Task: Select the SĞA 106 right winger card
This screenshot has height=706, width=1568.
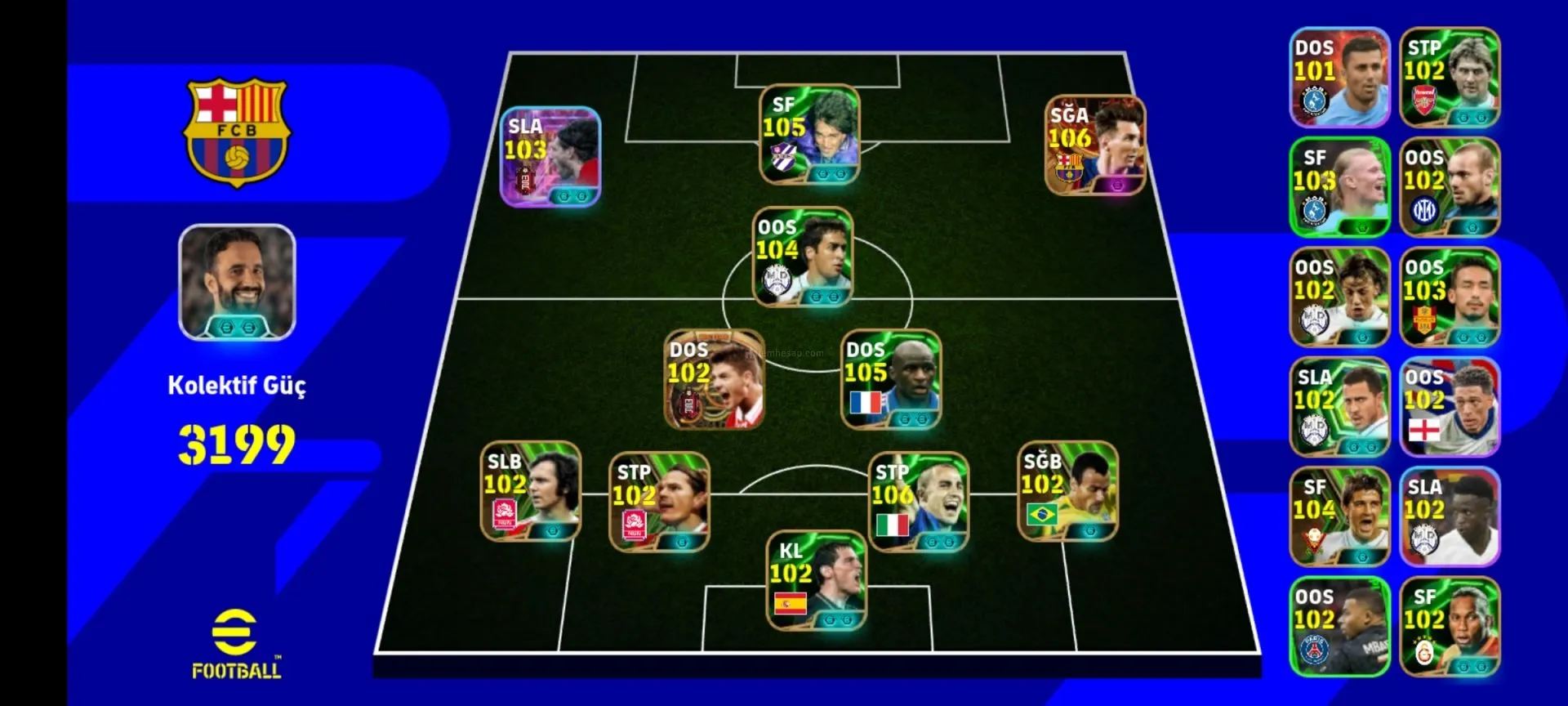Action: (1095, 145)
